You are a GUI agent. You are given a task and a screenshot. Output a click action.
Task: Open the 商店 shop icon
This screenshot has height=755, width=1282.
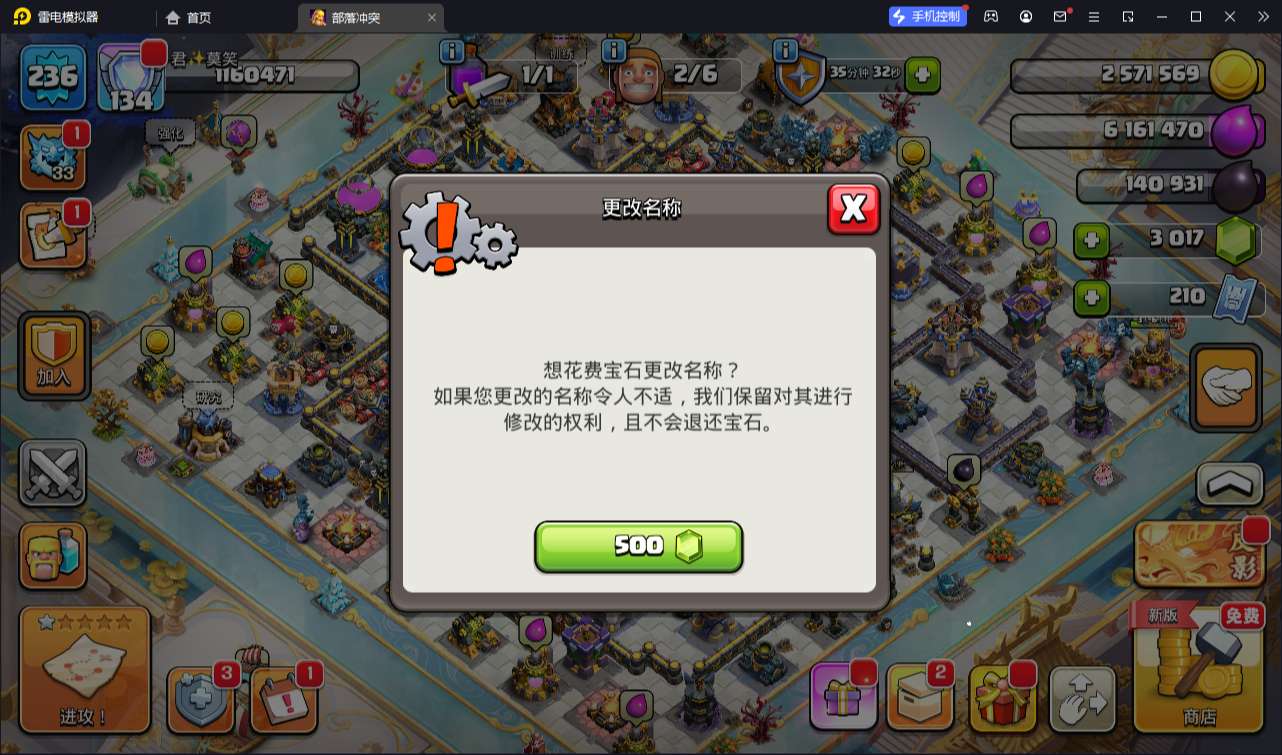[x=1199, y=670]
